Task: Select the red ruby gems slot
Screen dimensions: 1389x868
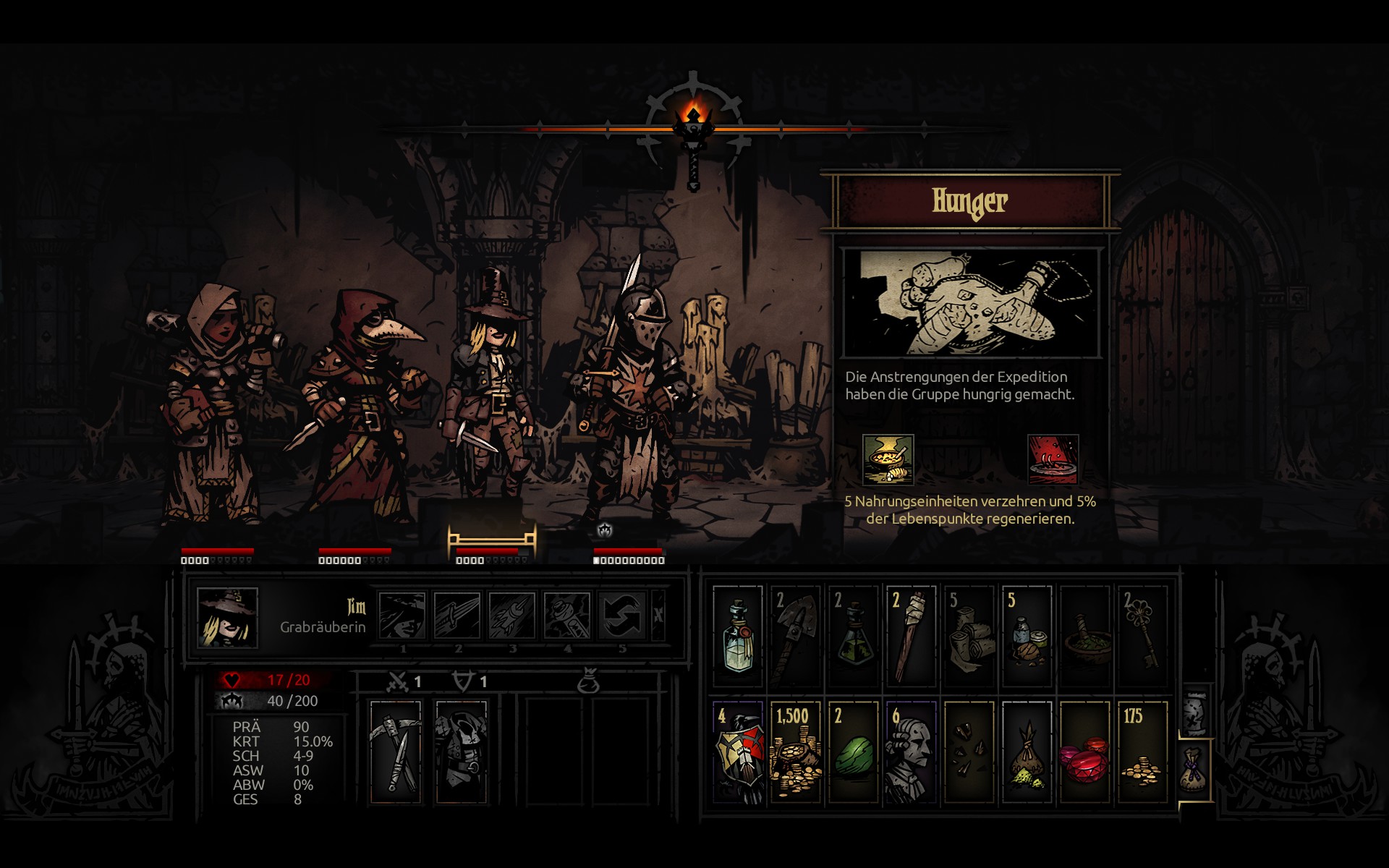Action: (x=1084, y=752)
